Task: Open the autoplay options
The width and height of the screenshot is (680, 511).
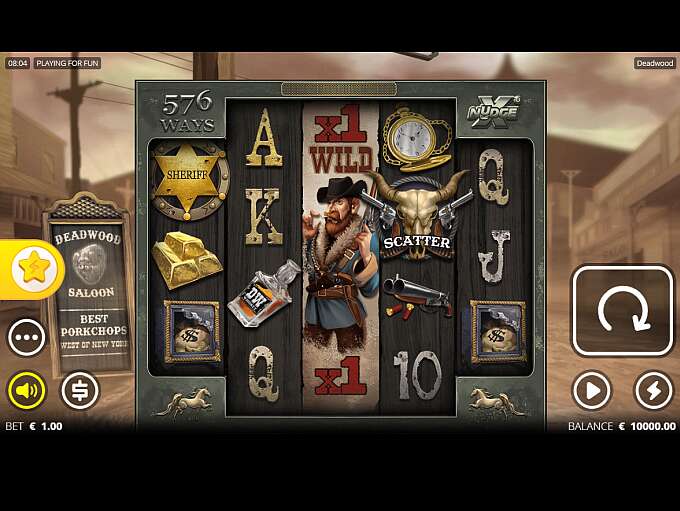Action: click(x=591, y=391)
